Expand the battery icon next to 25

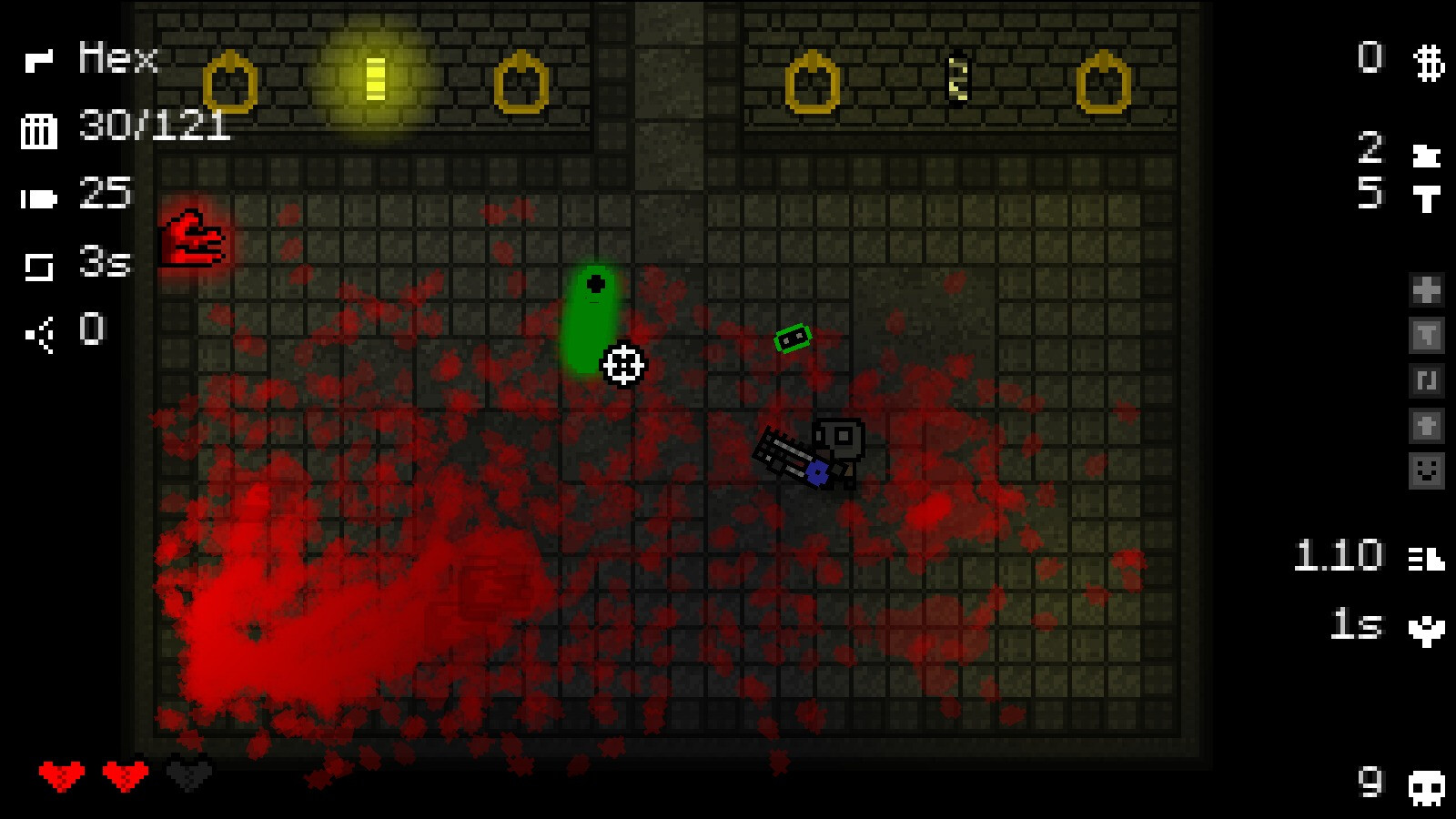(x=36, y=198)
